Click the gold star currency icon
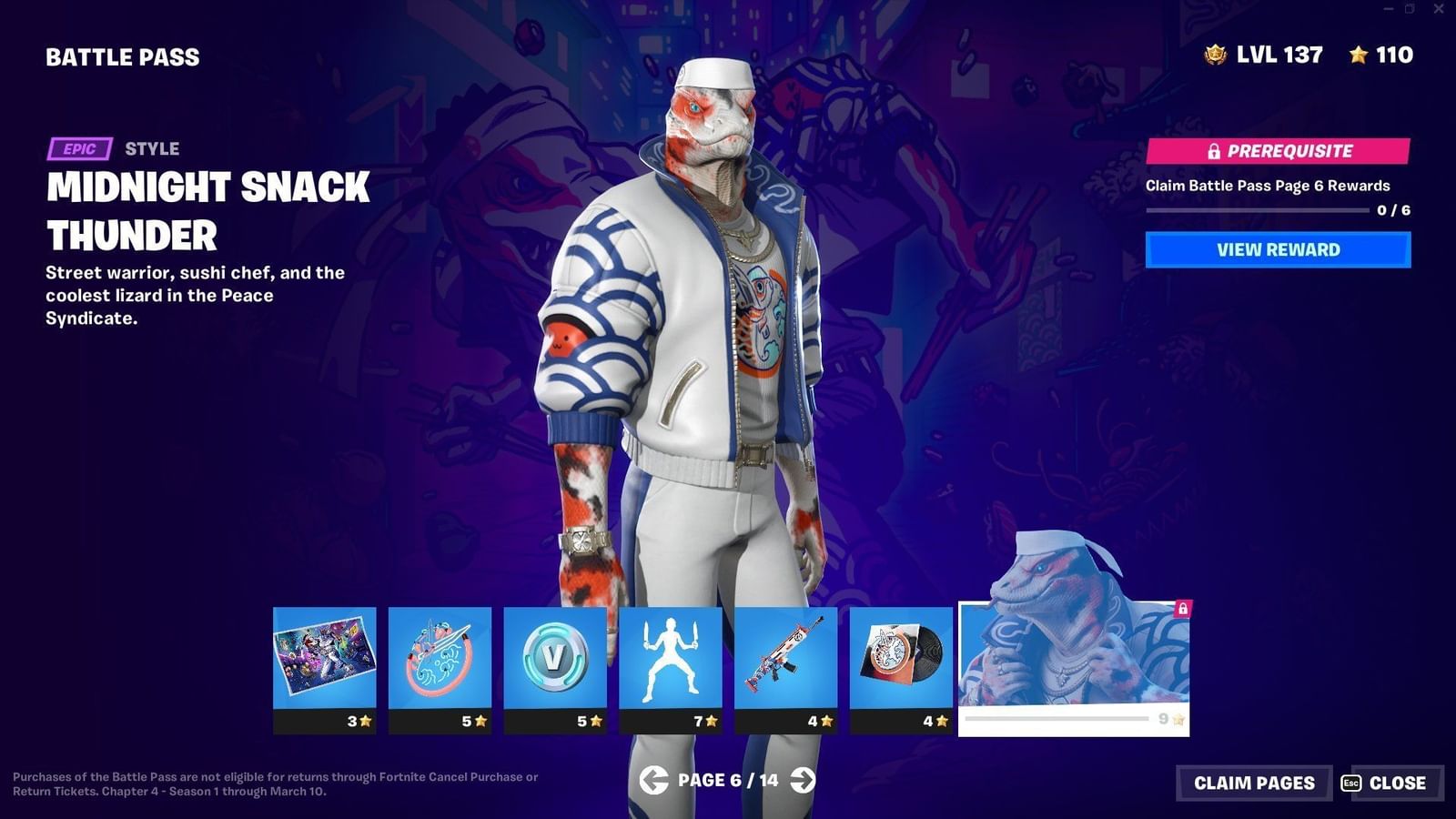Viewport: 1456px width, 819px height. [x=1358, y=56]
